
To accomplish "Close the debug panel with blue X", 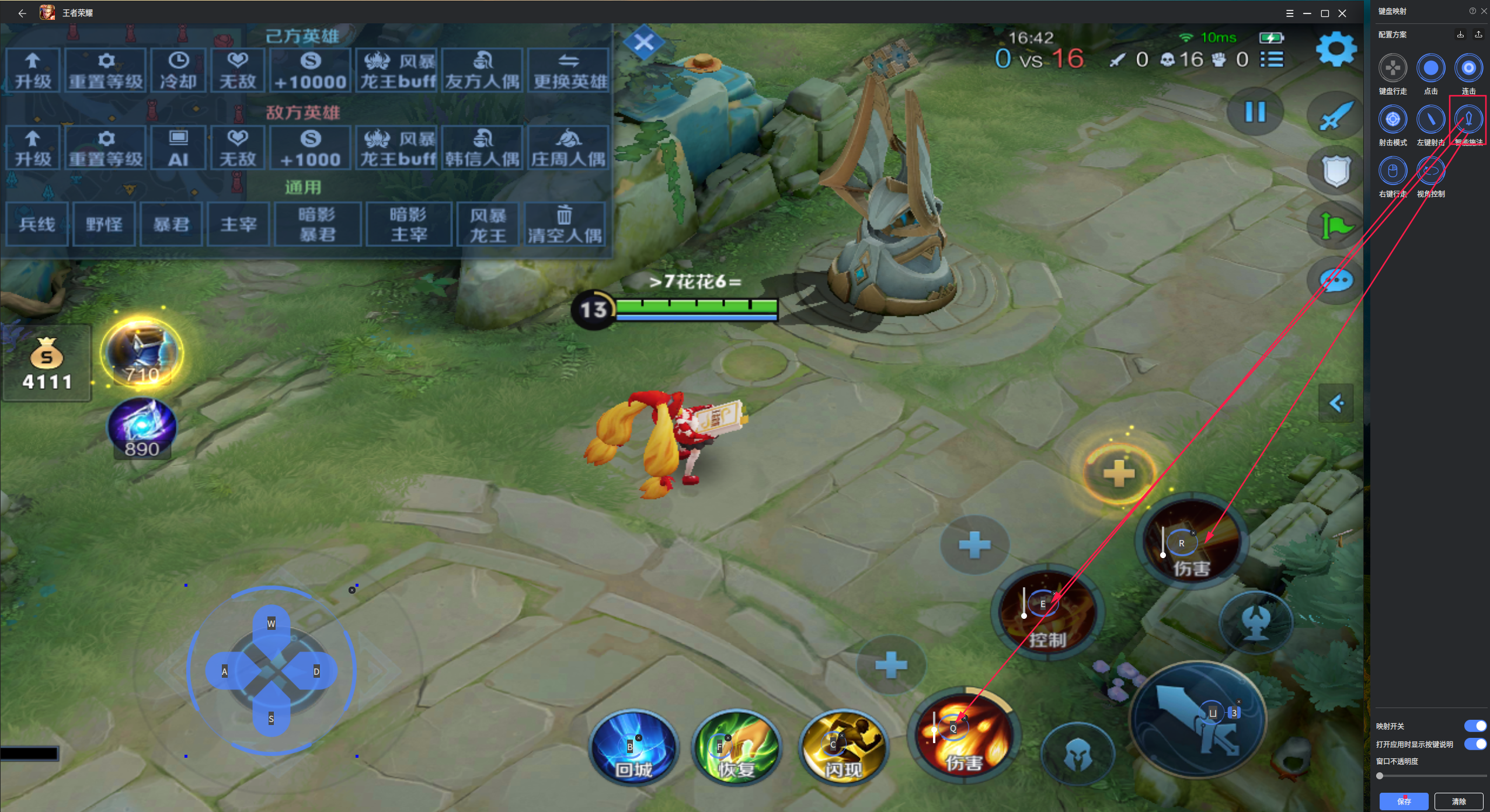I will (x=643, y=42).
